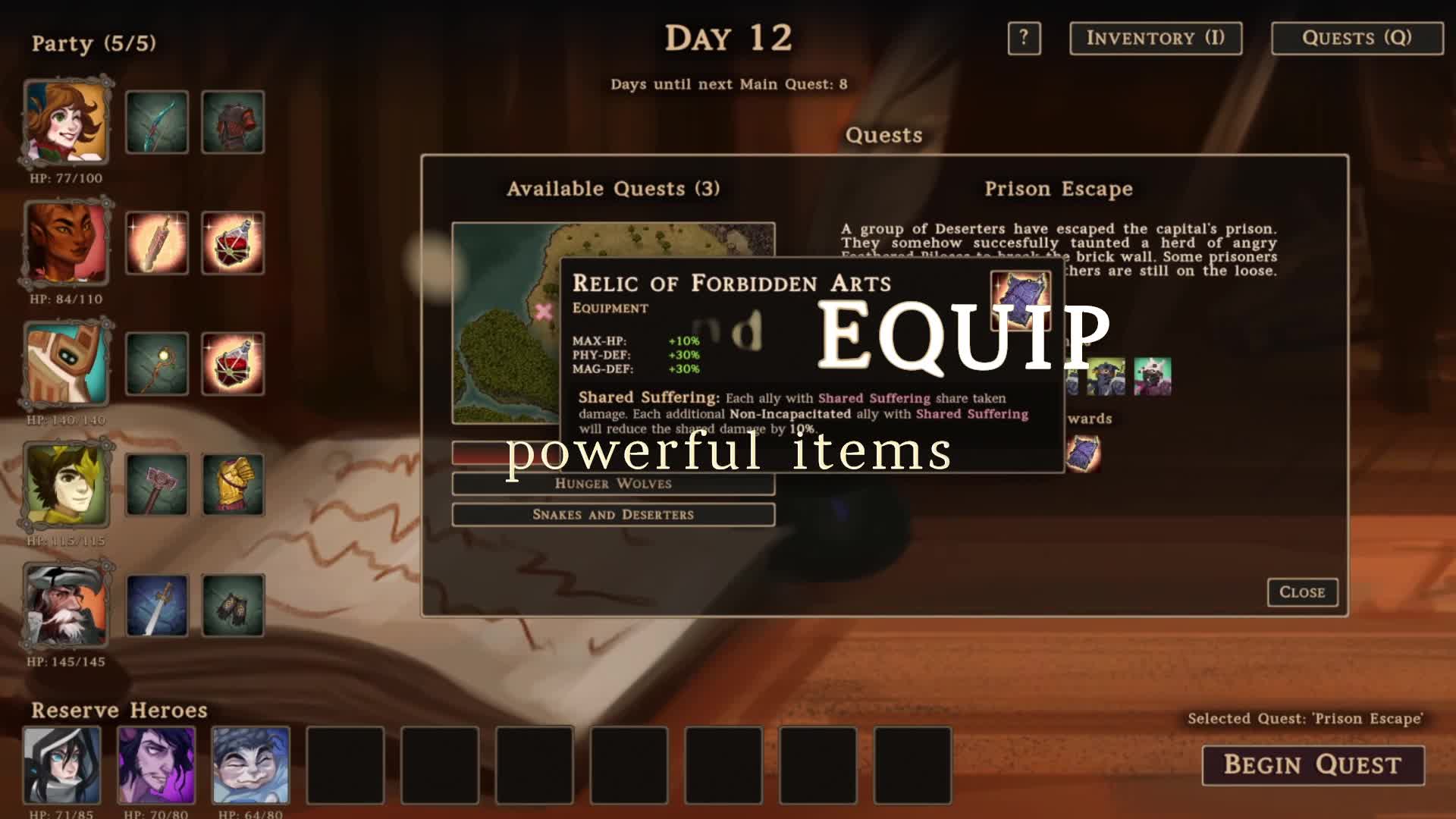Pick the hooded dark-haired reserve hero
The image size is (1456, 819).
tap(62, 764)
